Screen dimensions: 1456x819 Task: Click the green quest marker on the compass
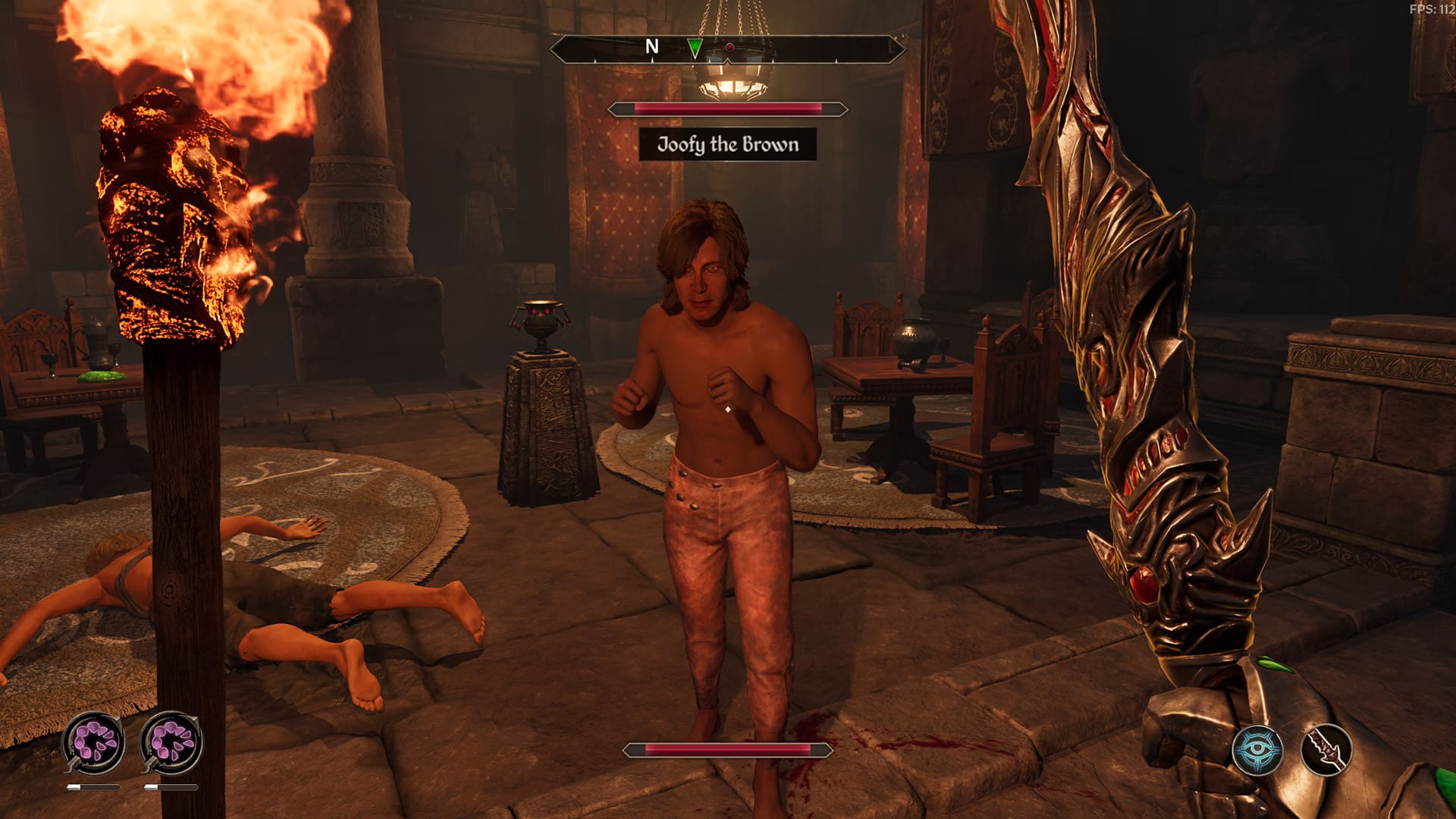click(x=695, y=48)
